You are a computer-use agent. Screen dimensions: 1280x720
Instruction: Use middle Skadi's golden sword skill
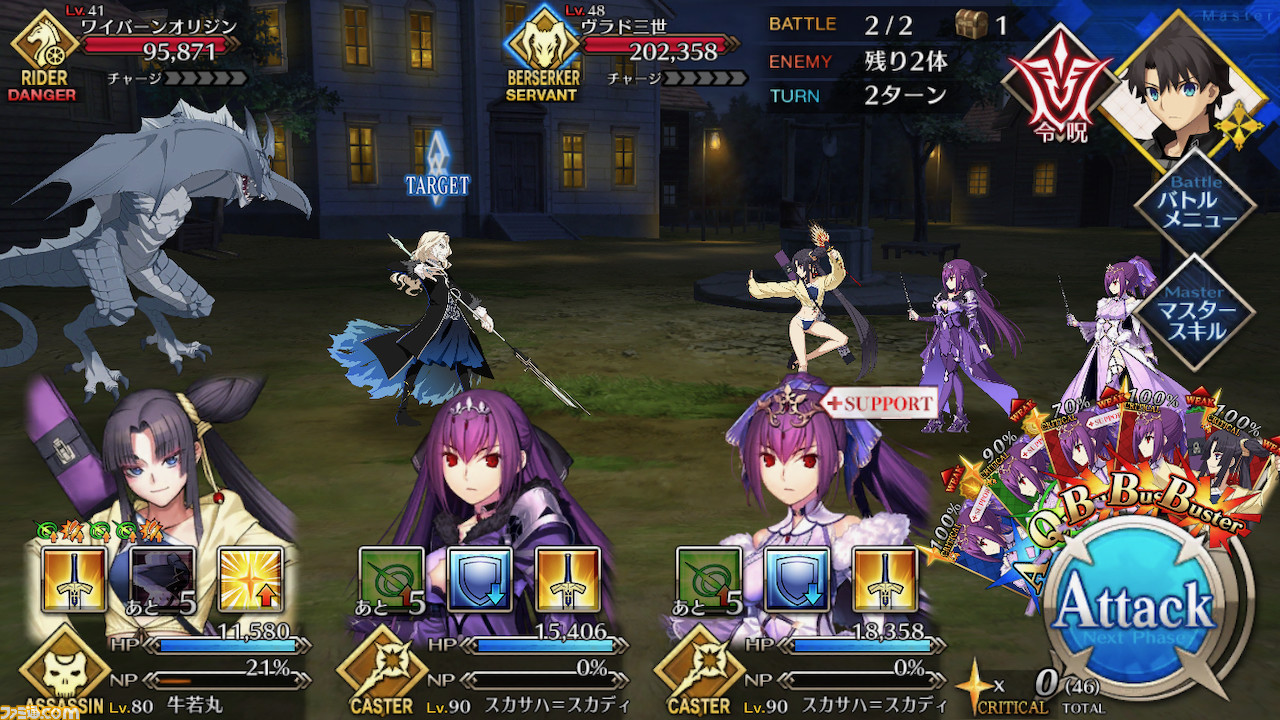click(x=567, y=579)
